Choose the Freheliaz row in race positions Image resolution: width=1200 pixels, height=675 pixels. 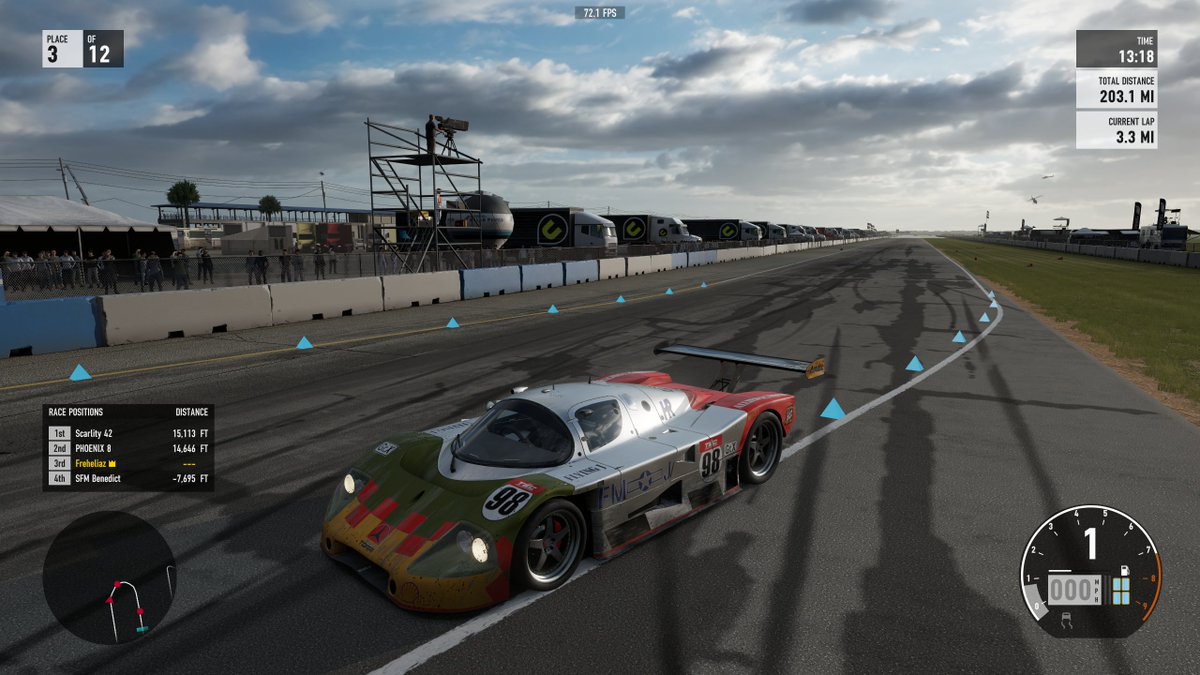127,464
